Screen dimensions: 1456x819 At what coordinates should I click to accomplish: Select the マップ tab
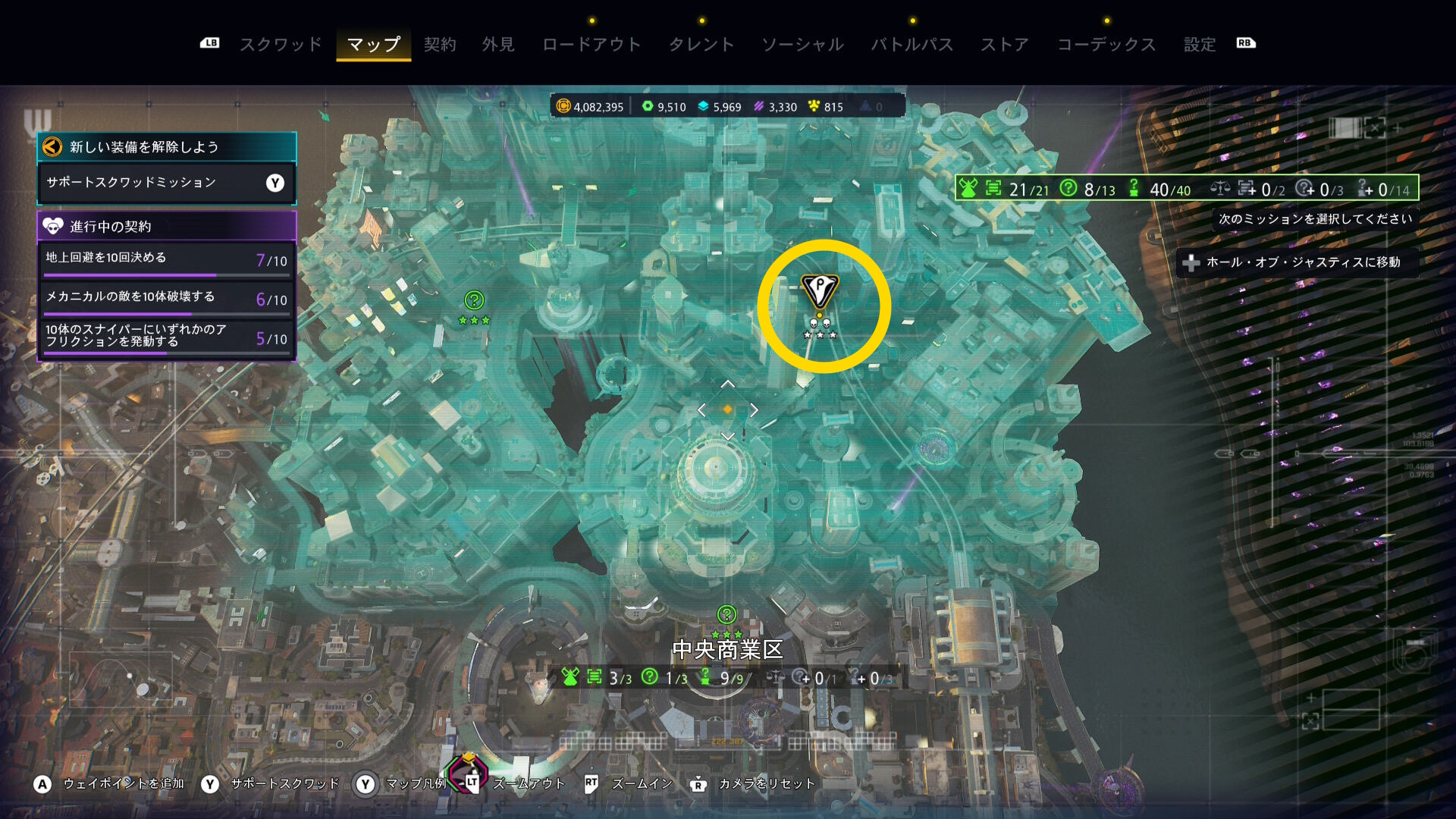click(373, 45)
